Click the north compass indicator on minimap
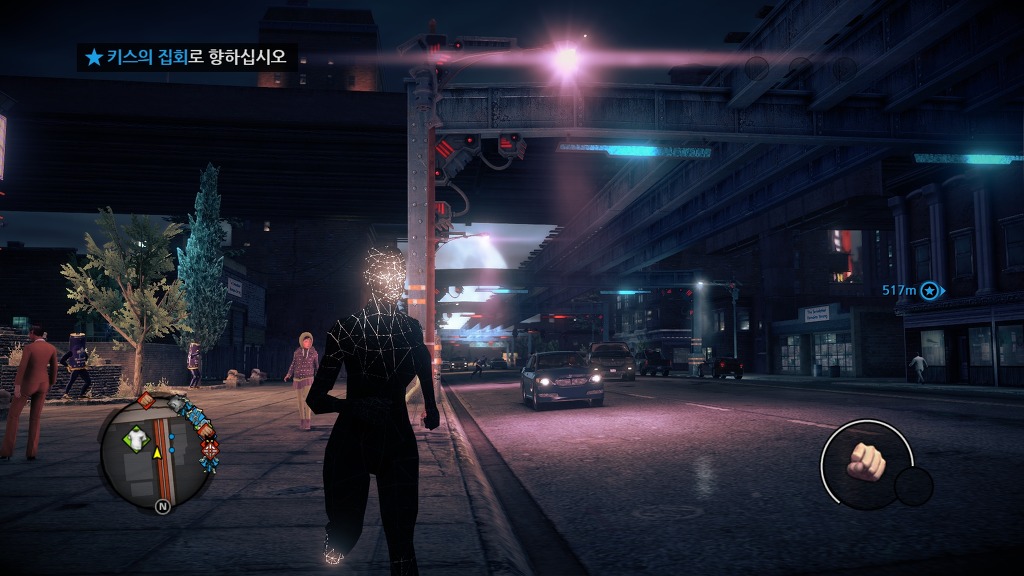 click(161, 507)
